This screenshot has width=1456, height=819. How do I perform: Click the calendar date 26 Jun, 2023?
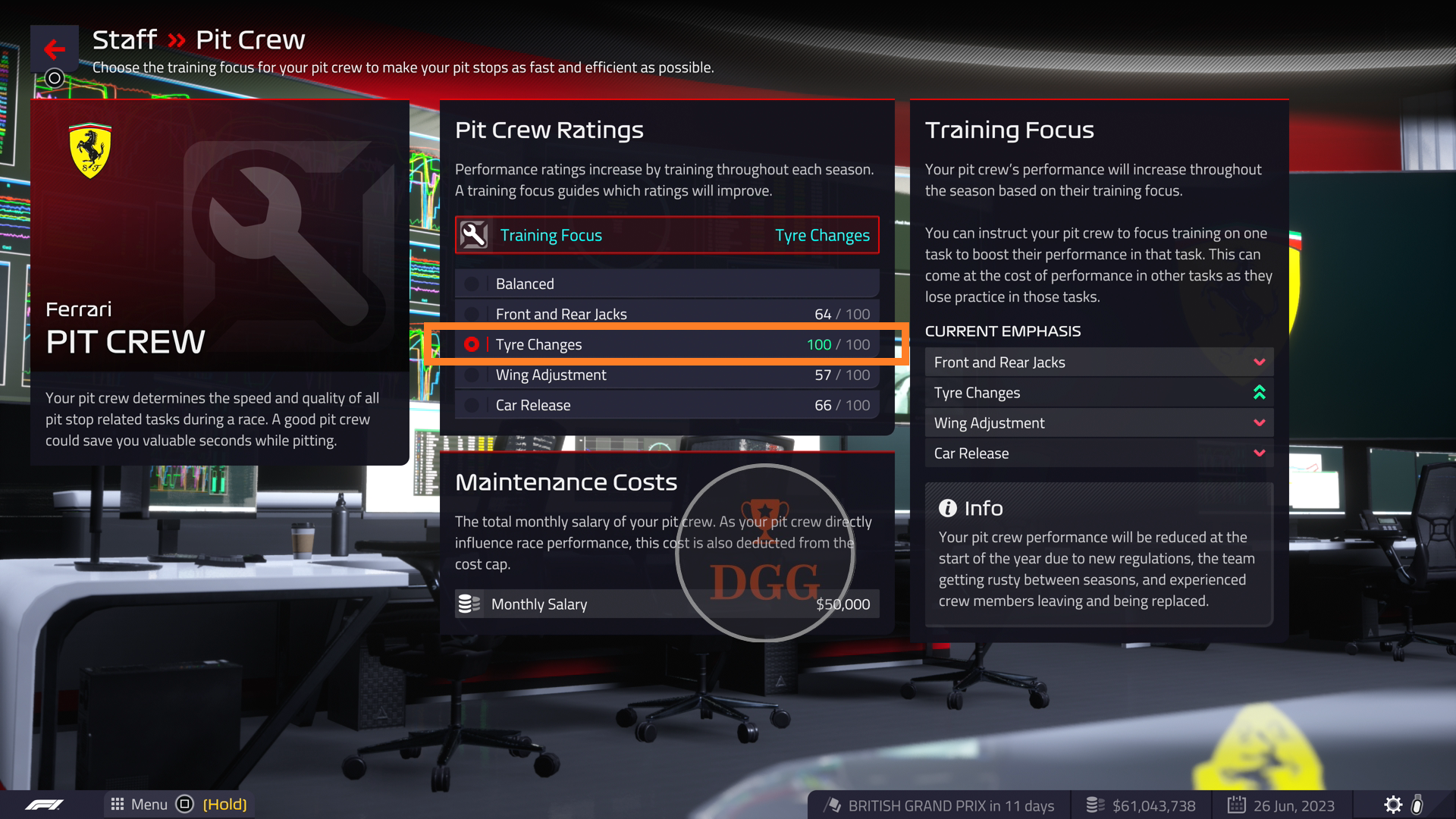(x=1282, y=805)
